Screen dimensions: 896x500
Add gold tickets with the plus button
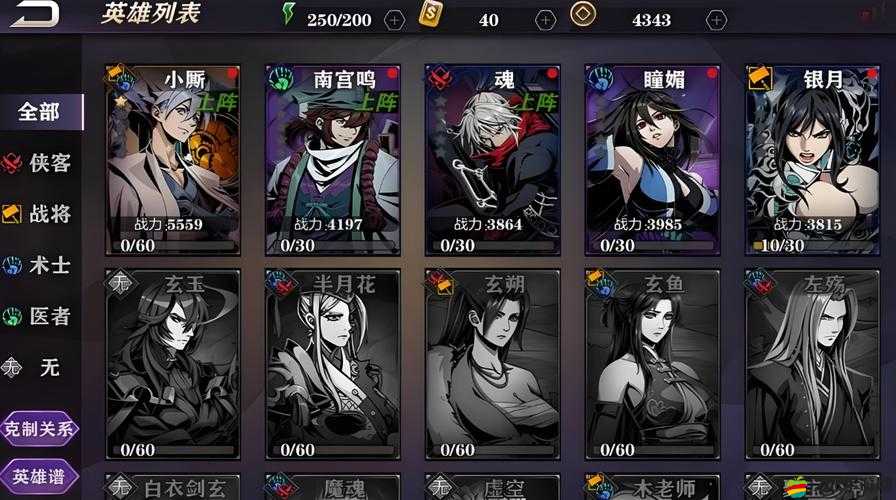coord(545,19)
